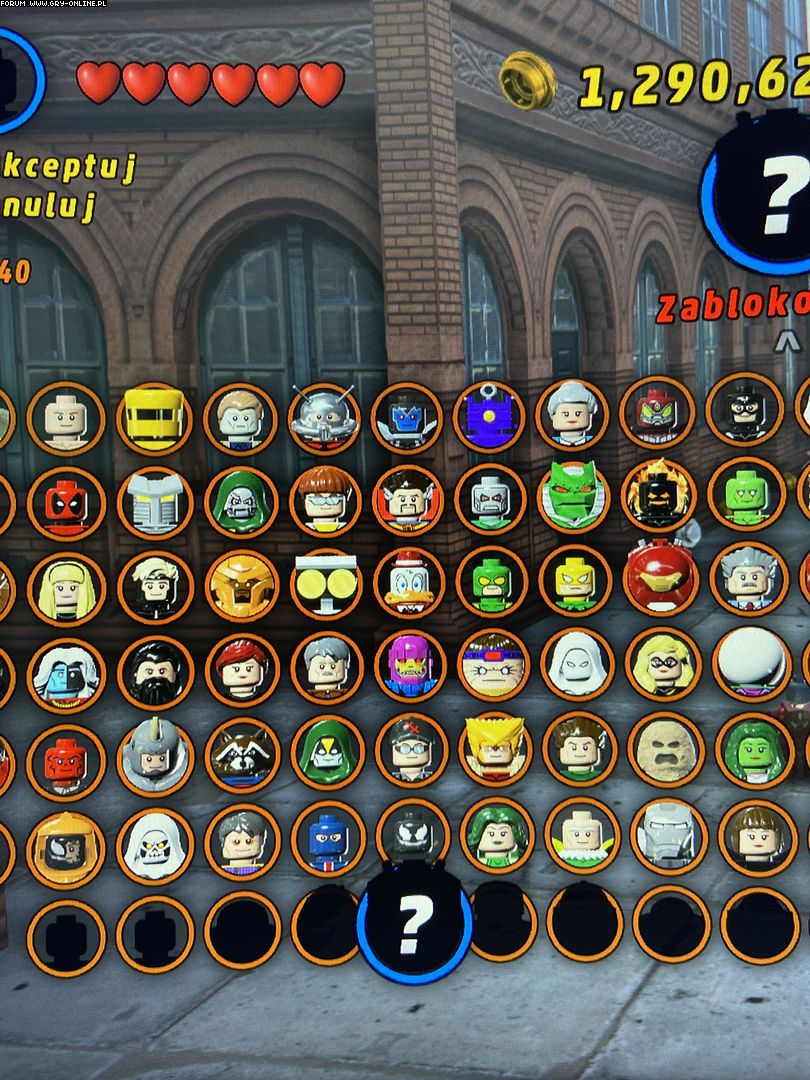The image size is (810, 1080).
Task: Select the flaming-skull character tile
Action: pyautogui.click(x=658, y=498)
